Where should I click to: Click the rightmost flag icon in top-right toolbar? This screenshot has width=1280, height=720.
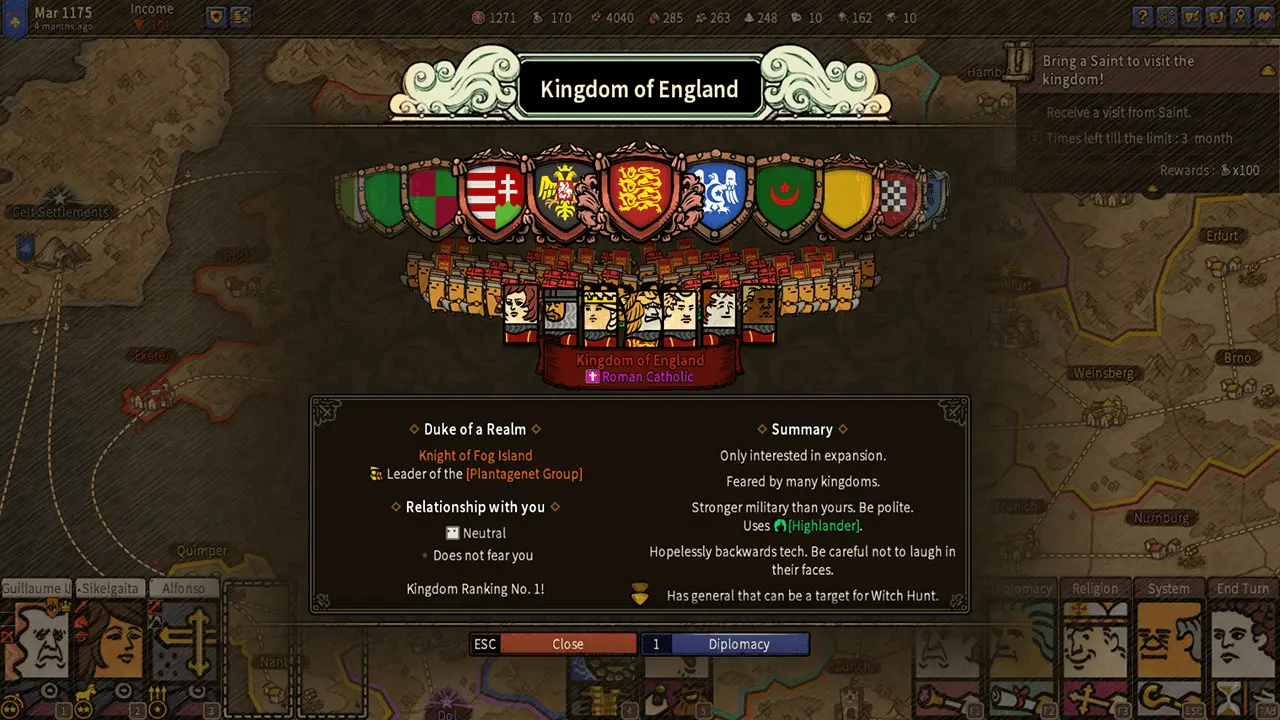[1263, 17]
